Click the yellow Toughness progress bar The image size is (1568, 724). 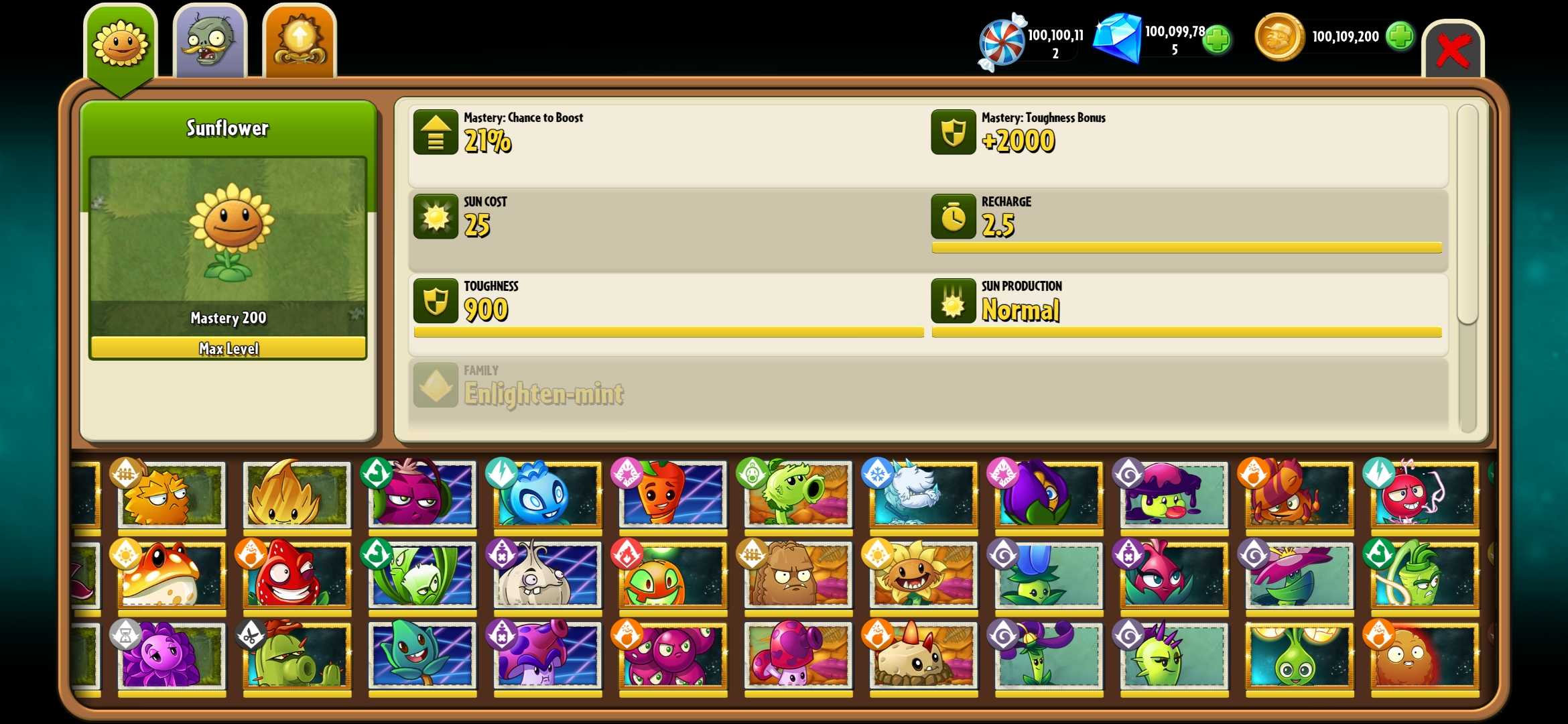[670, 331]
